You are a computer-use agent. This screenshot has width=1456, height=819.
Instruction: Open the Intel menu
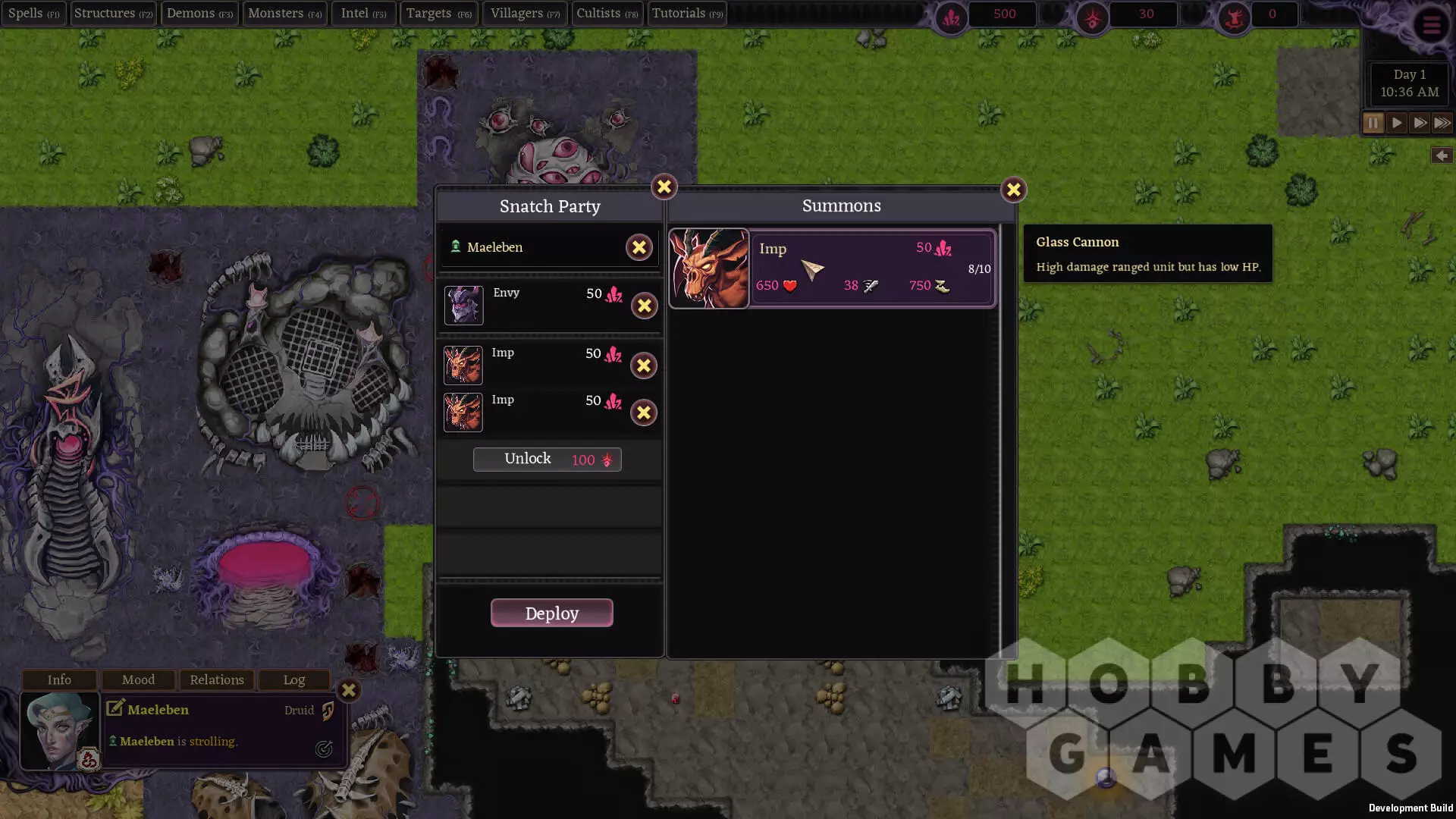click(363, 14)
